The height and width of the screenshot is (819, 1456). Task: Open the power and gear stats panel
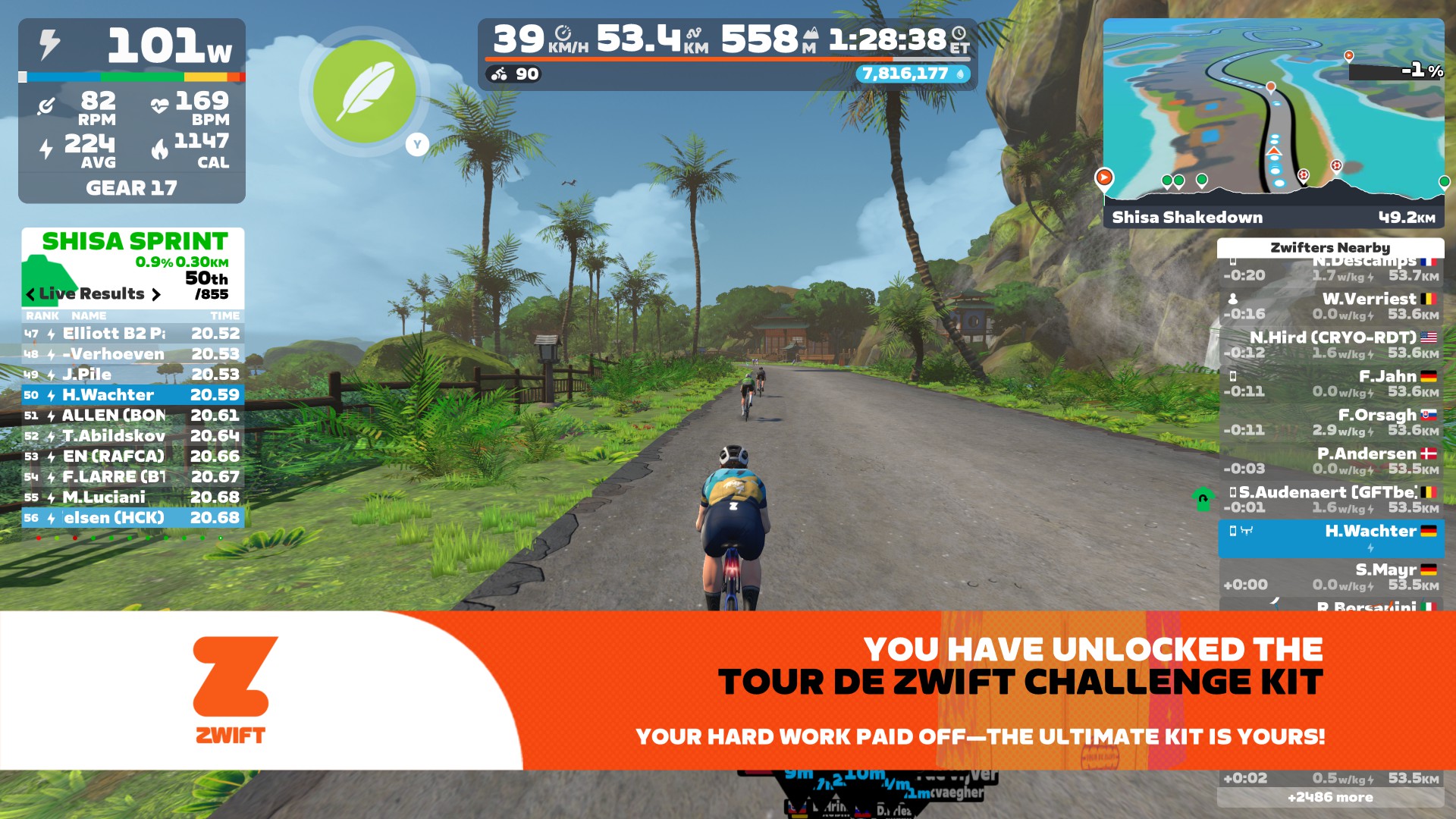(x=132, y=111)
